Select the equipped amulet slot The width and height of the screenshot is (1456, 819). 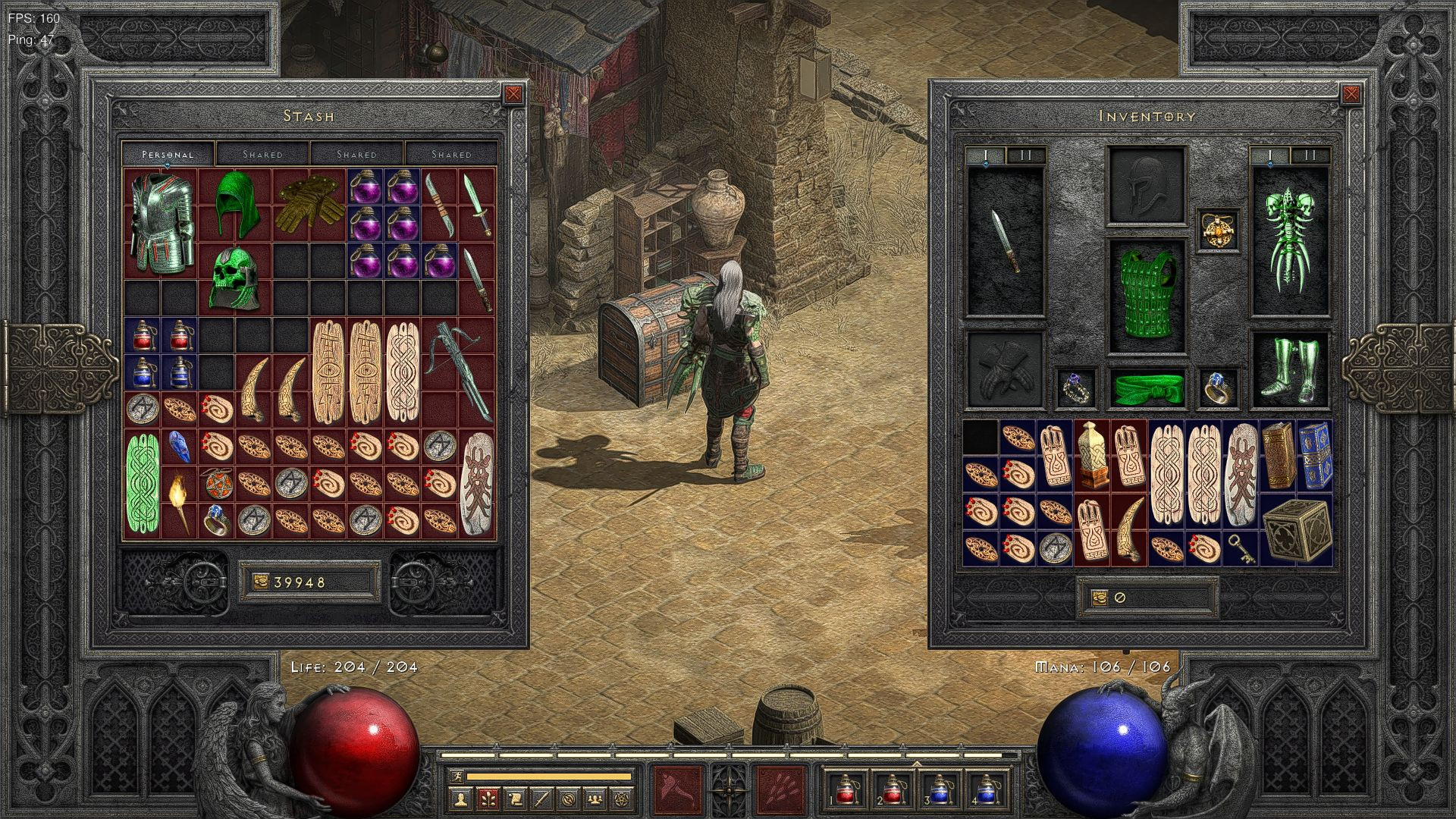point(1219,228)
